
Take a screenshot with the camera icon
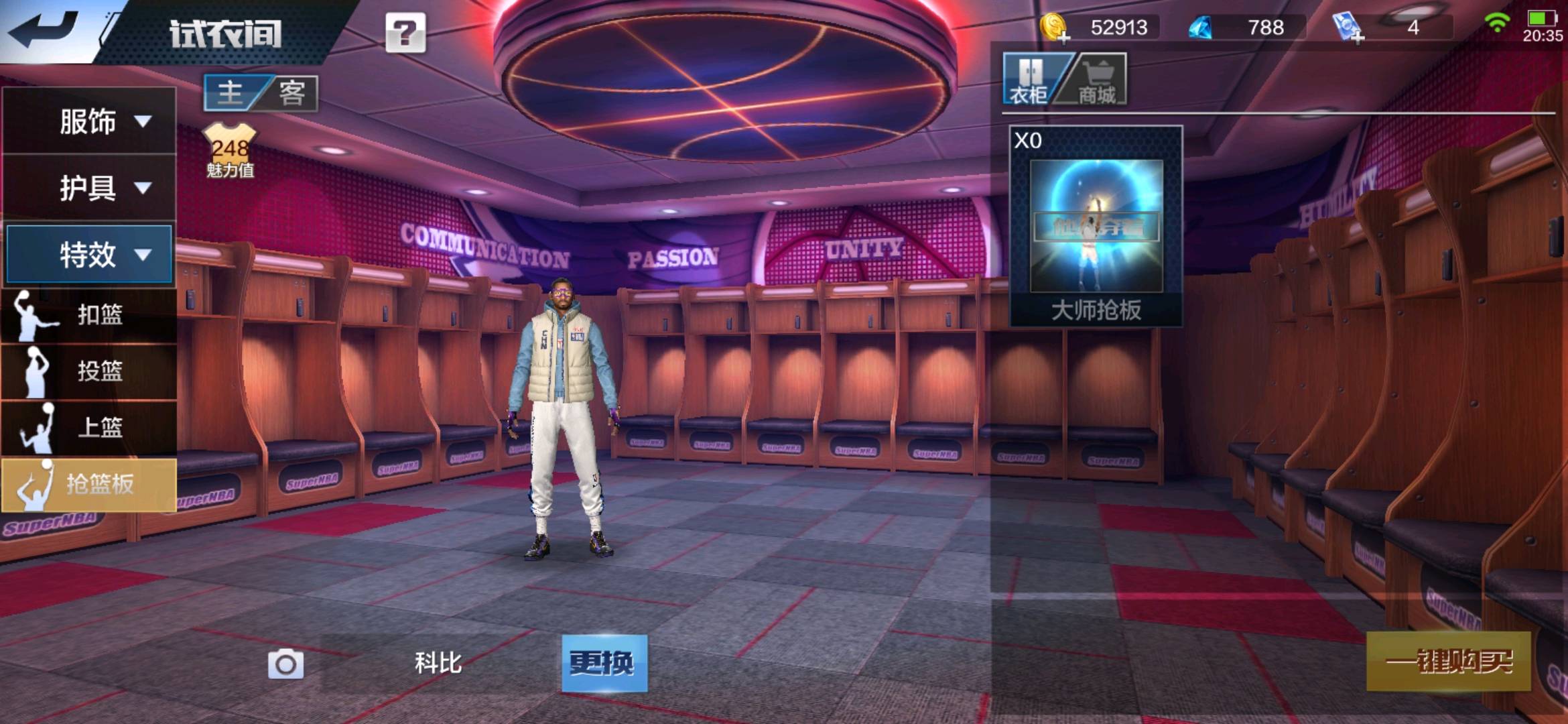(285, 664)
